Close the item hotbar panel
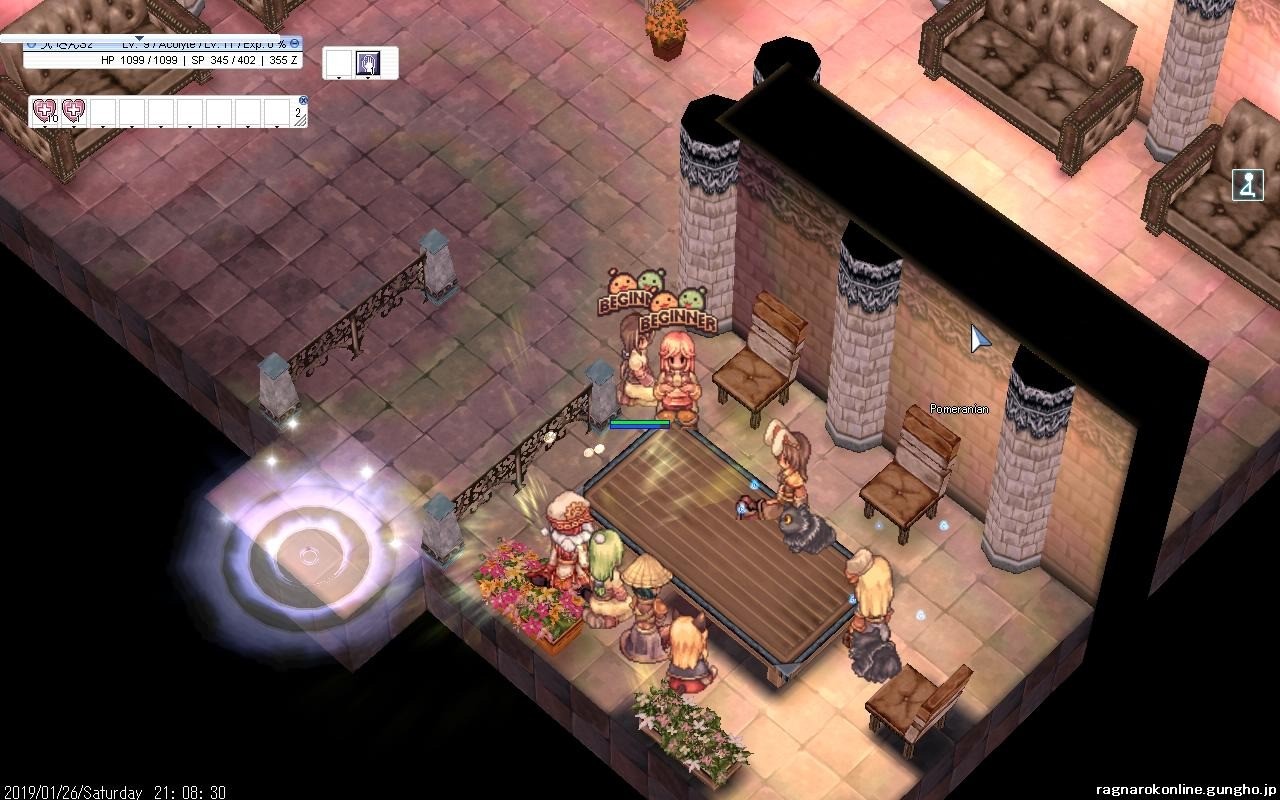The width and height of the screenshot is (1280, 800). coord(301,101)
